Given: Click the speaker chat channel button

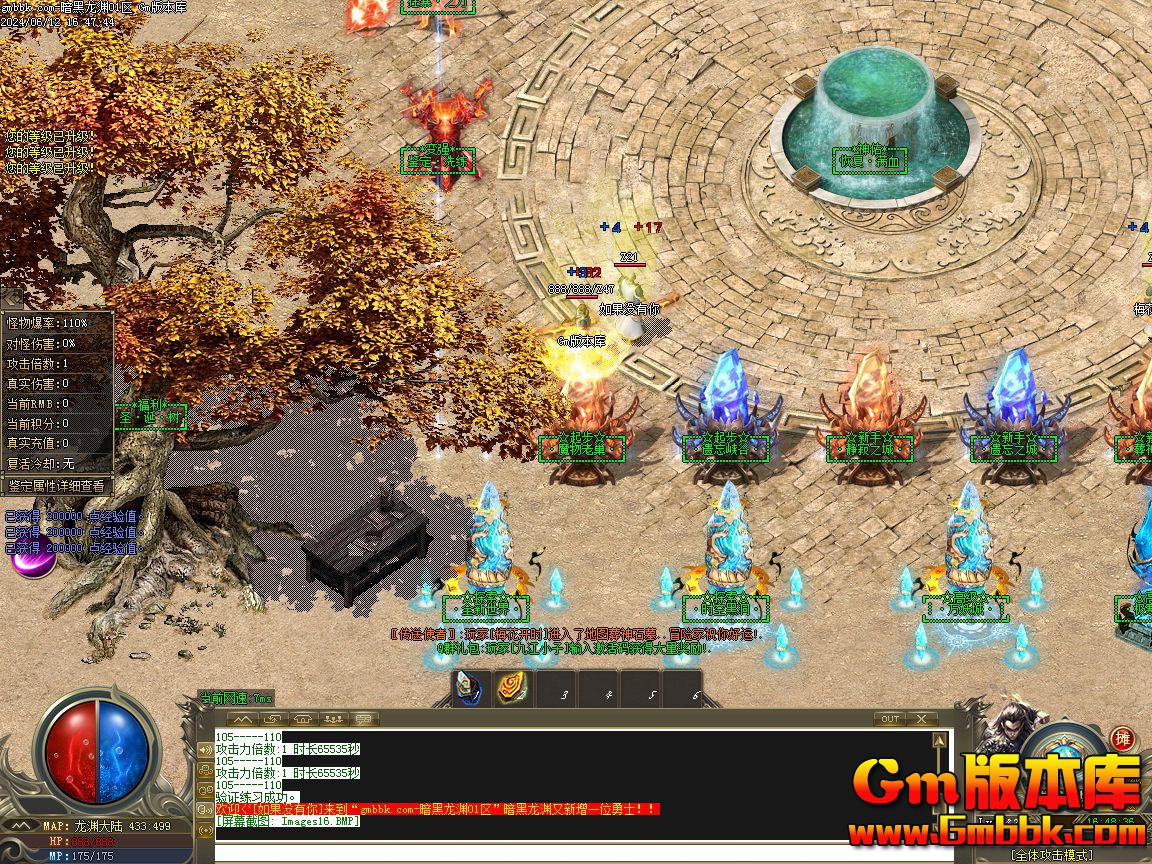Looking at the screenshot, I should pyautogui.click(x=364, y=719).
